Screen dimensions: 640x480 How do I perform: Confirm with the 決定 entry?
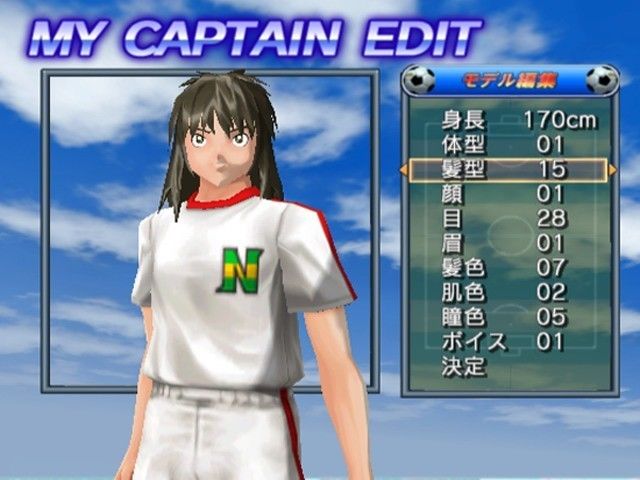coord(464,367)
